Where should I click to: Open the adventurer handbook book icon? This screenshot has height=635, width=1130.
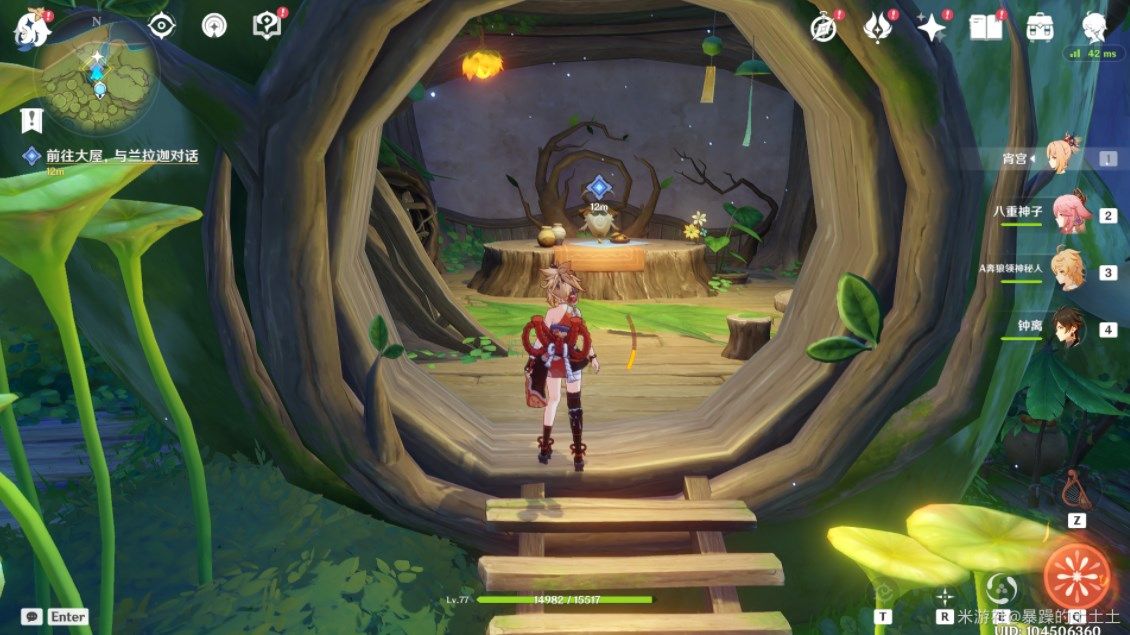pos(985,28)
